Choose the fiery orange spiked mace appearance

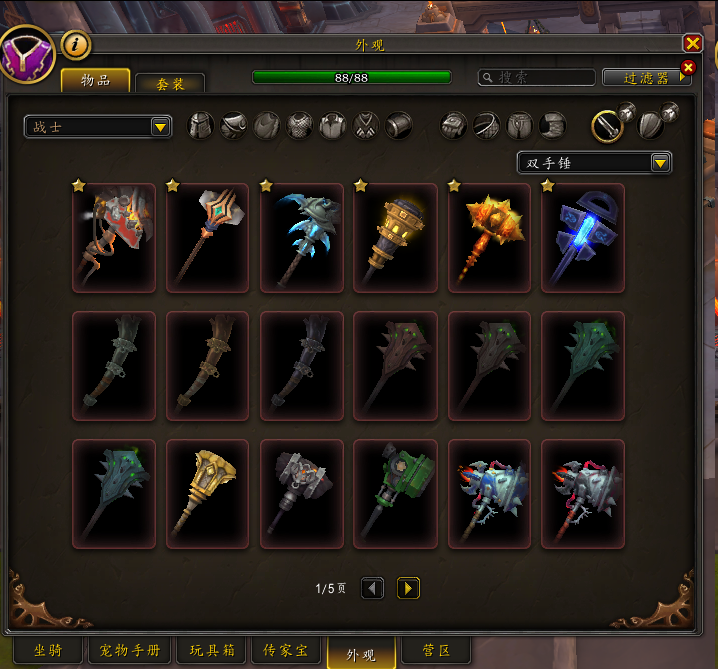coord(489,238)
